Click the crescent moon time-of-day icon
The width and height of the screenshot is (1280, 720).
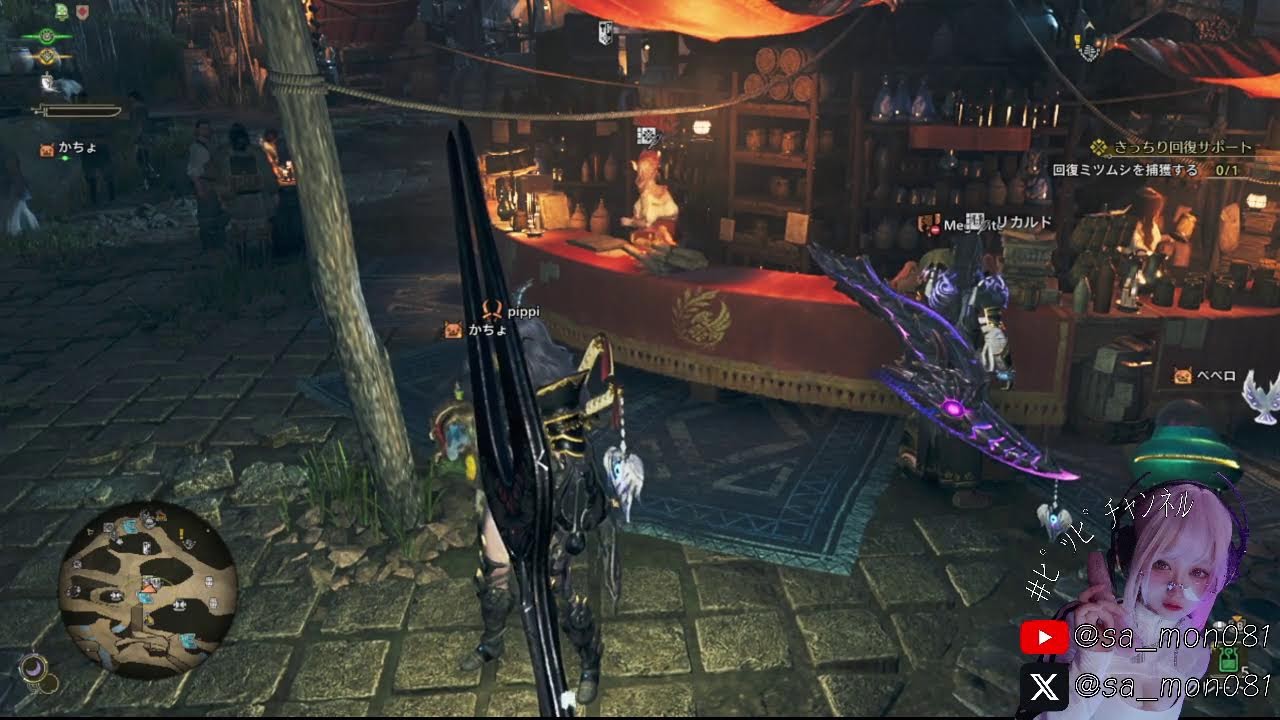coord(31,665)
